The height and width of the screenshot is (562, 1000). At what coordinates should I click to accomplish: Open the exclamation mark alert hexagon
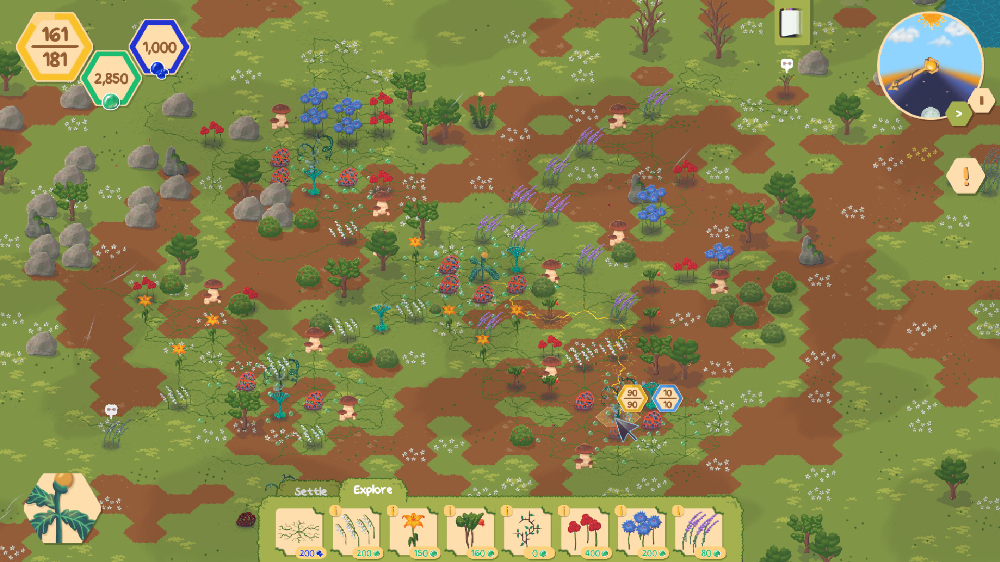(x=965, y=177)
